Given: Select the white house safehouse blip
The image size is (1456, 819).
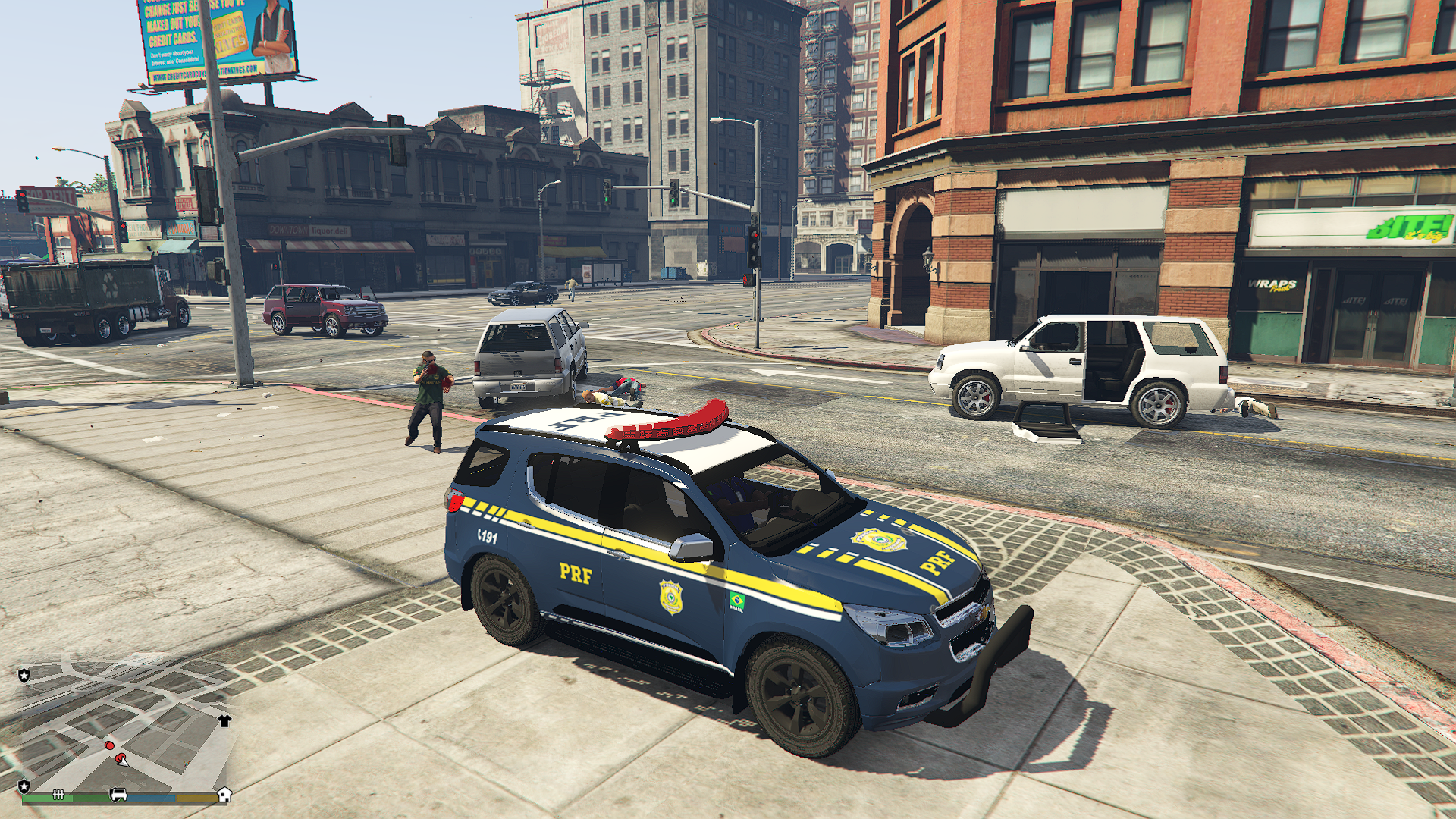Looking at the screenshot, I should tap(224, 794).
